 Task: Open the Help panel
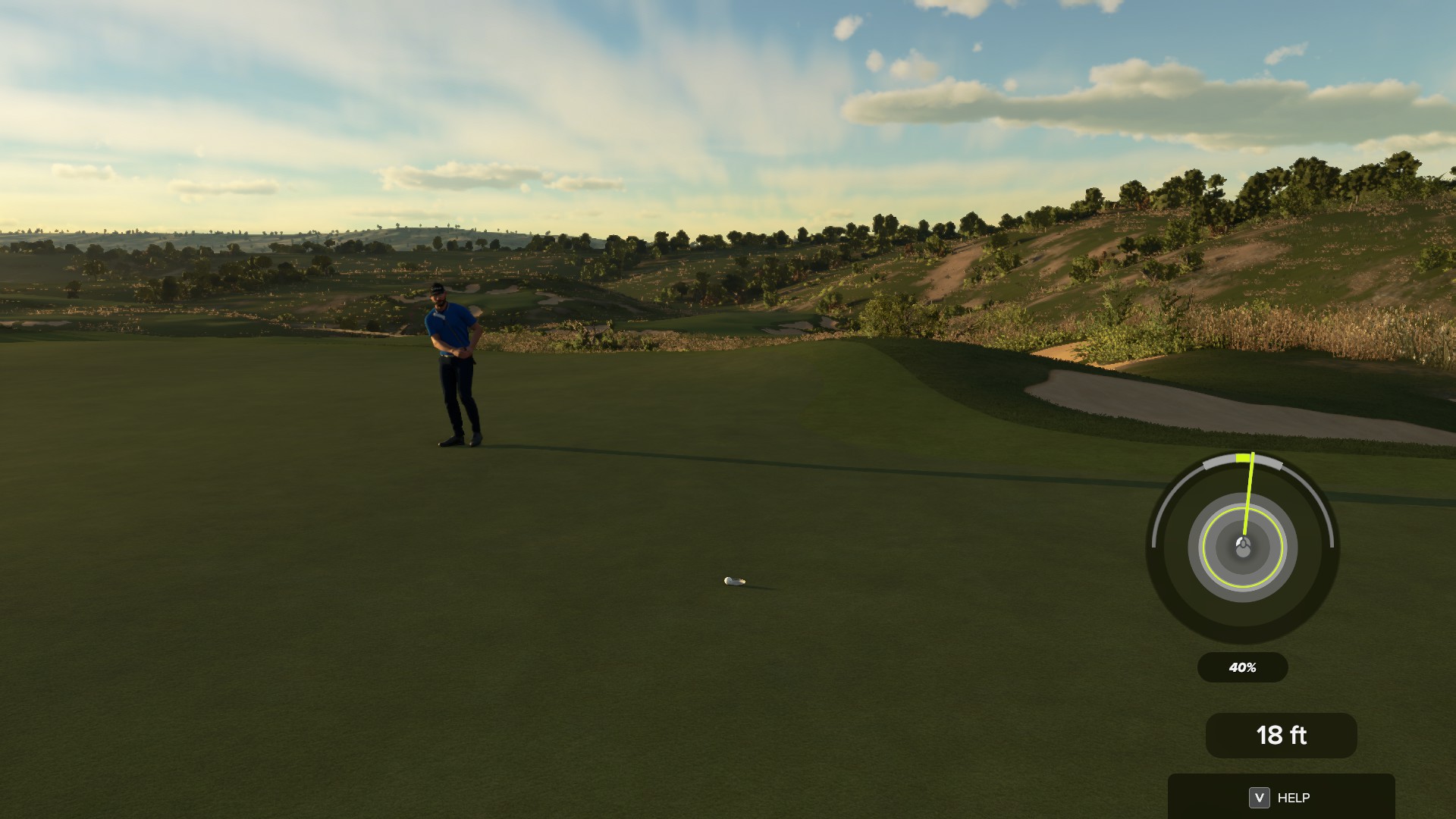[1280, 797]
